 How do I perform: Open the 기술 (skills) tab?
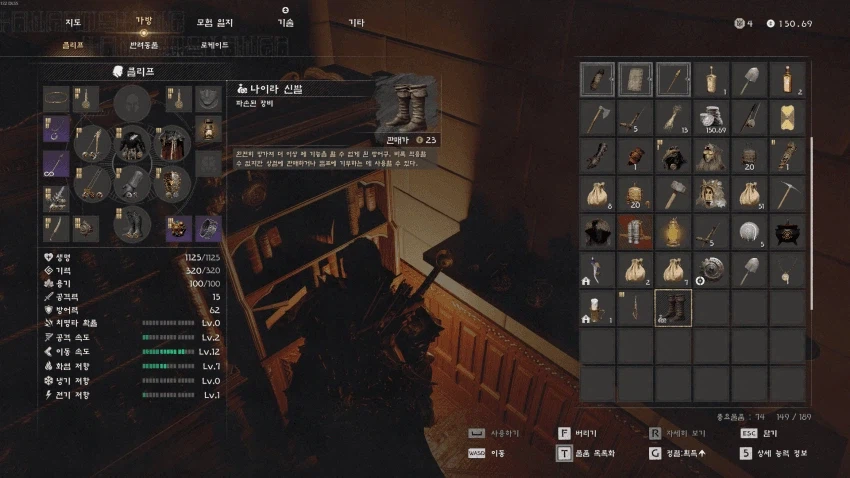click(x=285, y=21)
